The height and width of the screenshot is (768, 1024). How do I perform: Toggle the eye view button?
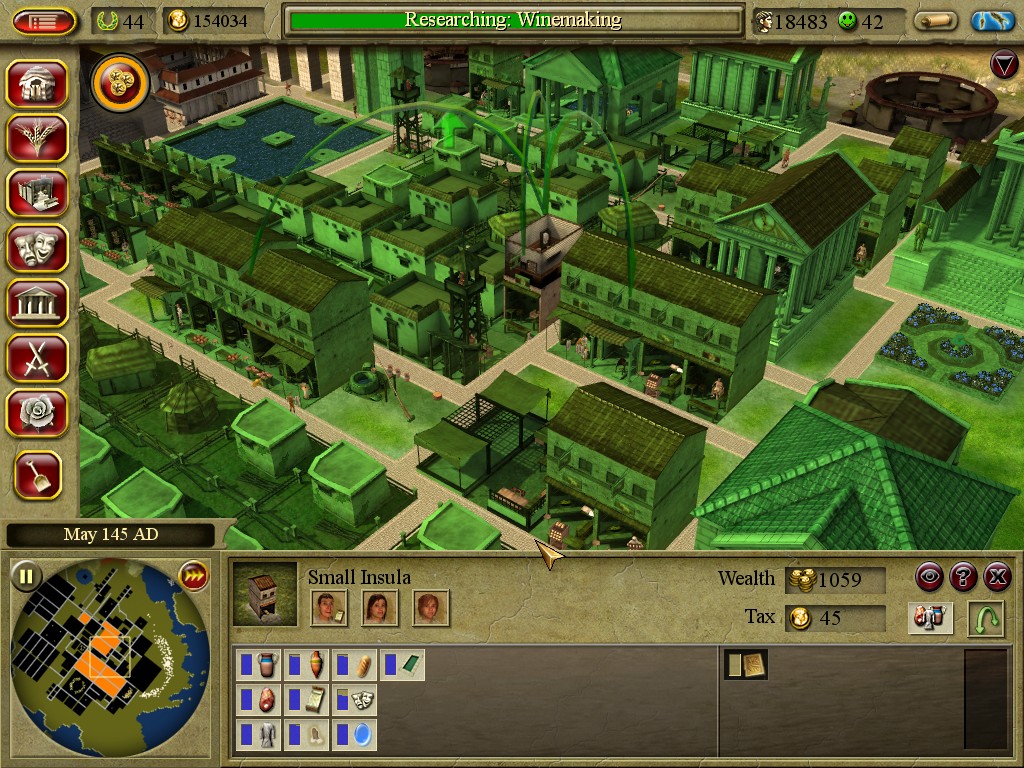(x=930, y=577)
